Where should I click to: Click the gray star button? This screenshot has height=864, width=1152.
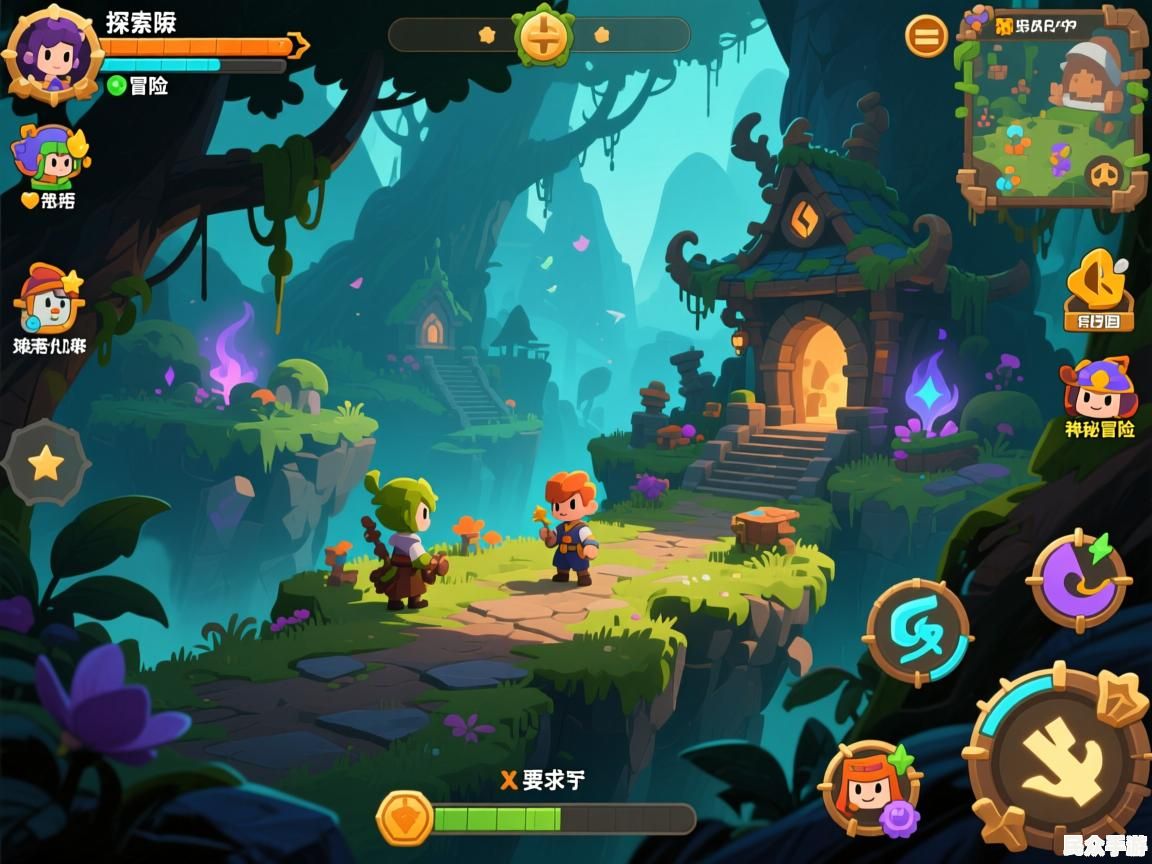[46, 462]
